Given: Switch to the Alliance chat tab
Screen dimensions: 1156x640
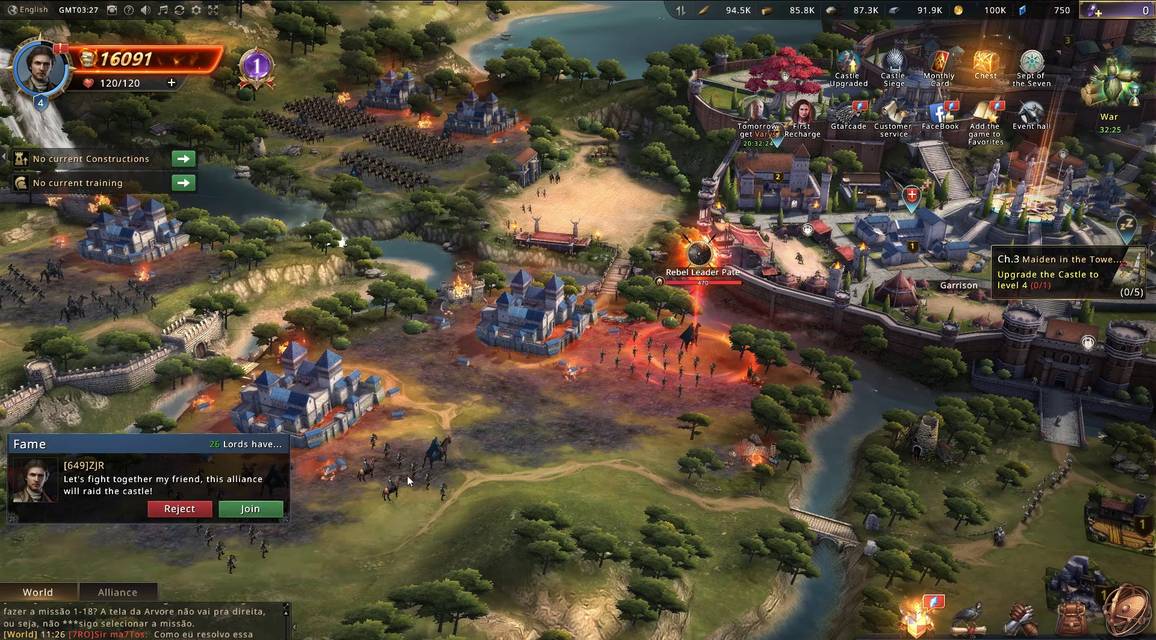Looking at the screenshot, I should 117,592.
